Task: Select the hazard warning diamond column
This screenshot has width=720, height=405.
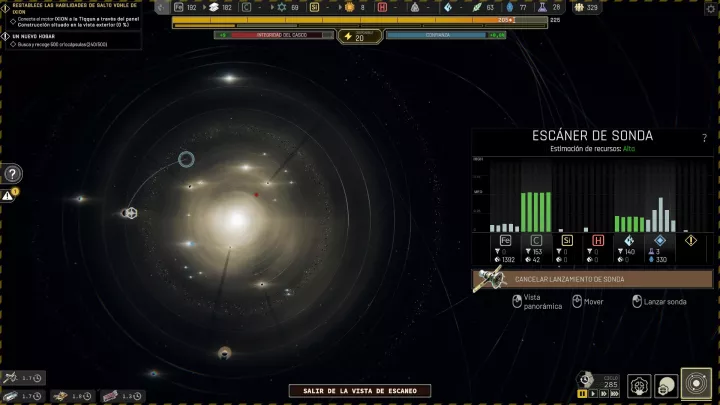Action: pyautogui.click(x=691, y=240)
